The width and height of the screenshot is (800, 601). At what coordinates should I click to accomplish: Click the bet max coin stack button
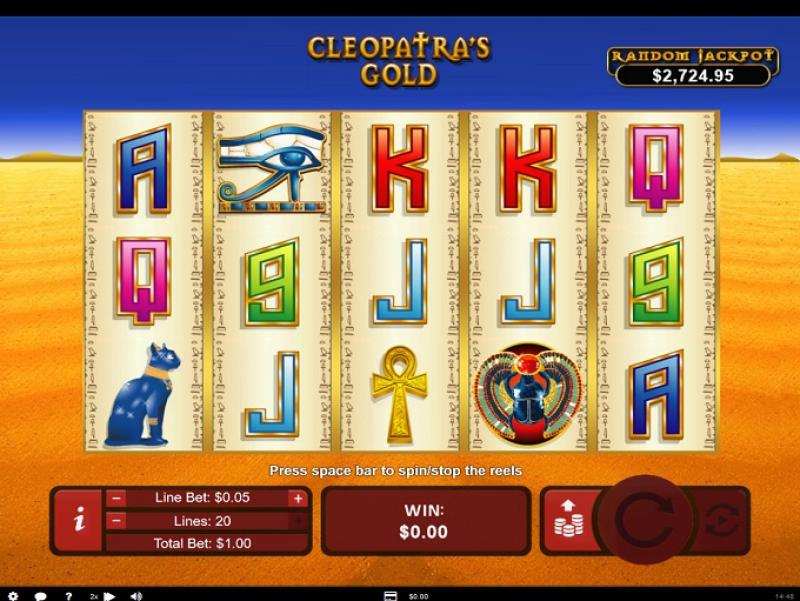click(x=568, y=520)
